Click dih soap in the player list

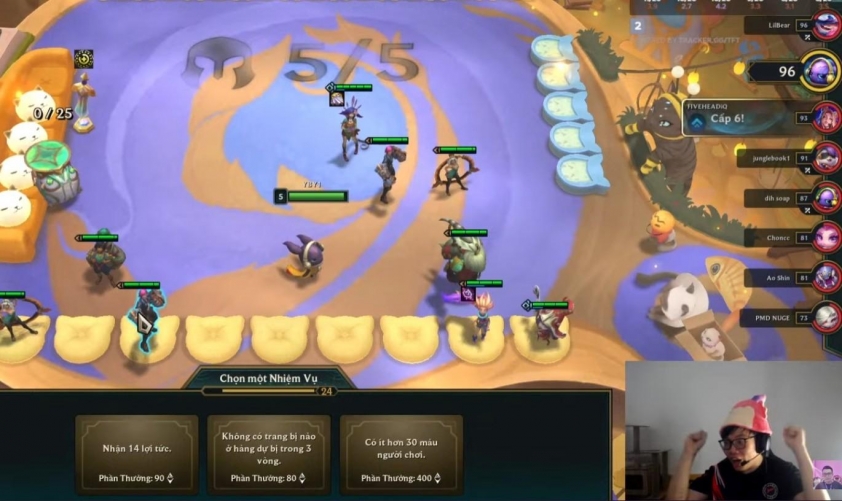(x=826, y=198)
